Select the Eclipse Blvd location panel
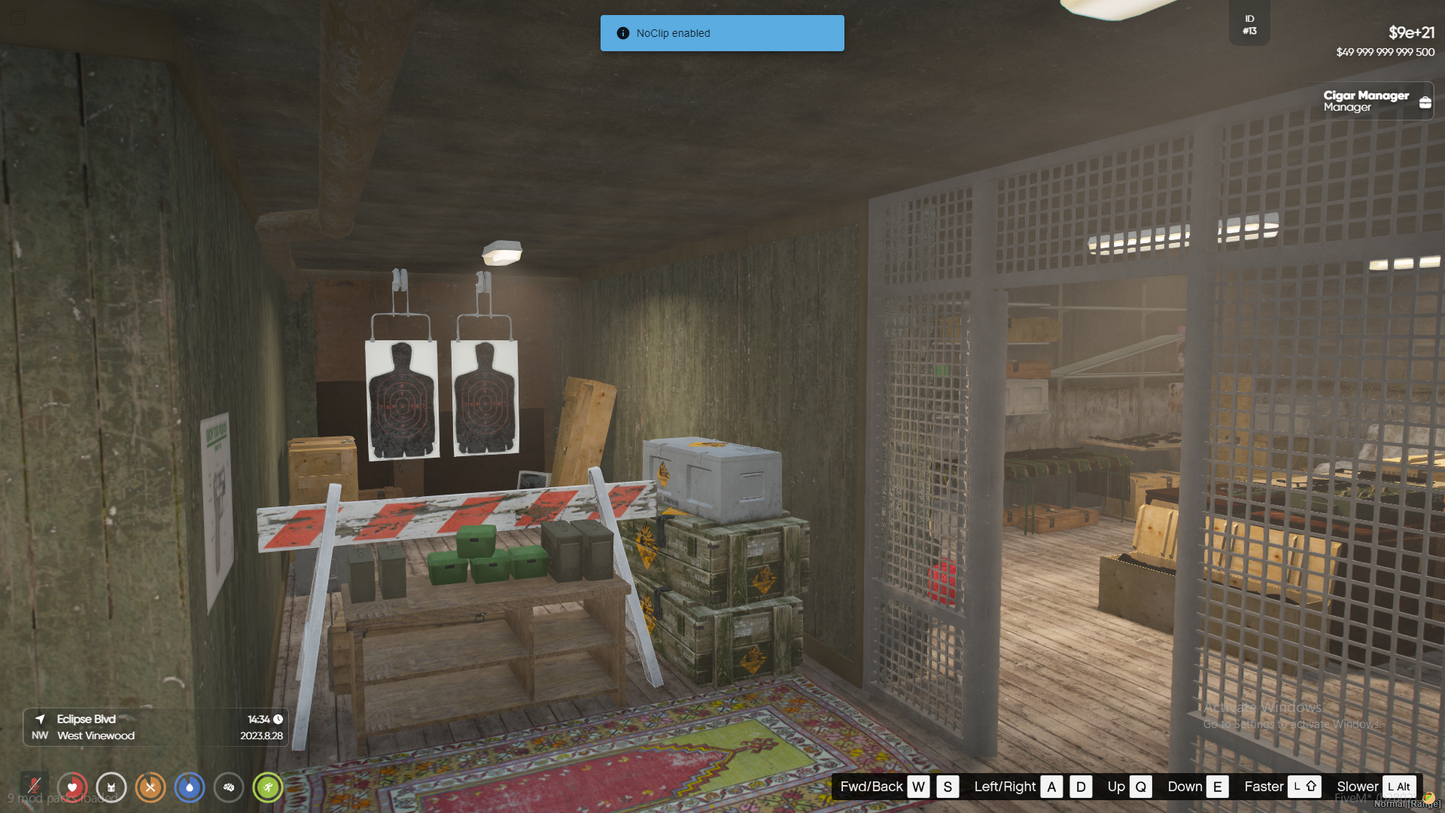1445x813 pixels. click(156, 727)
